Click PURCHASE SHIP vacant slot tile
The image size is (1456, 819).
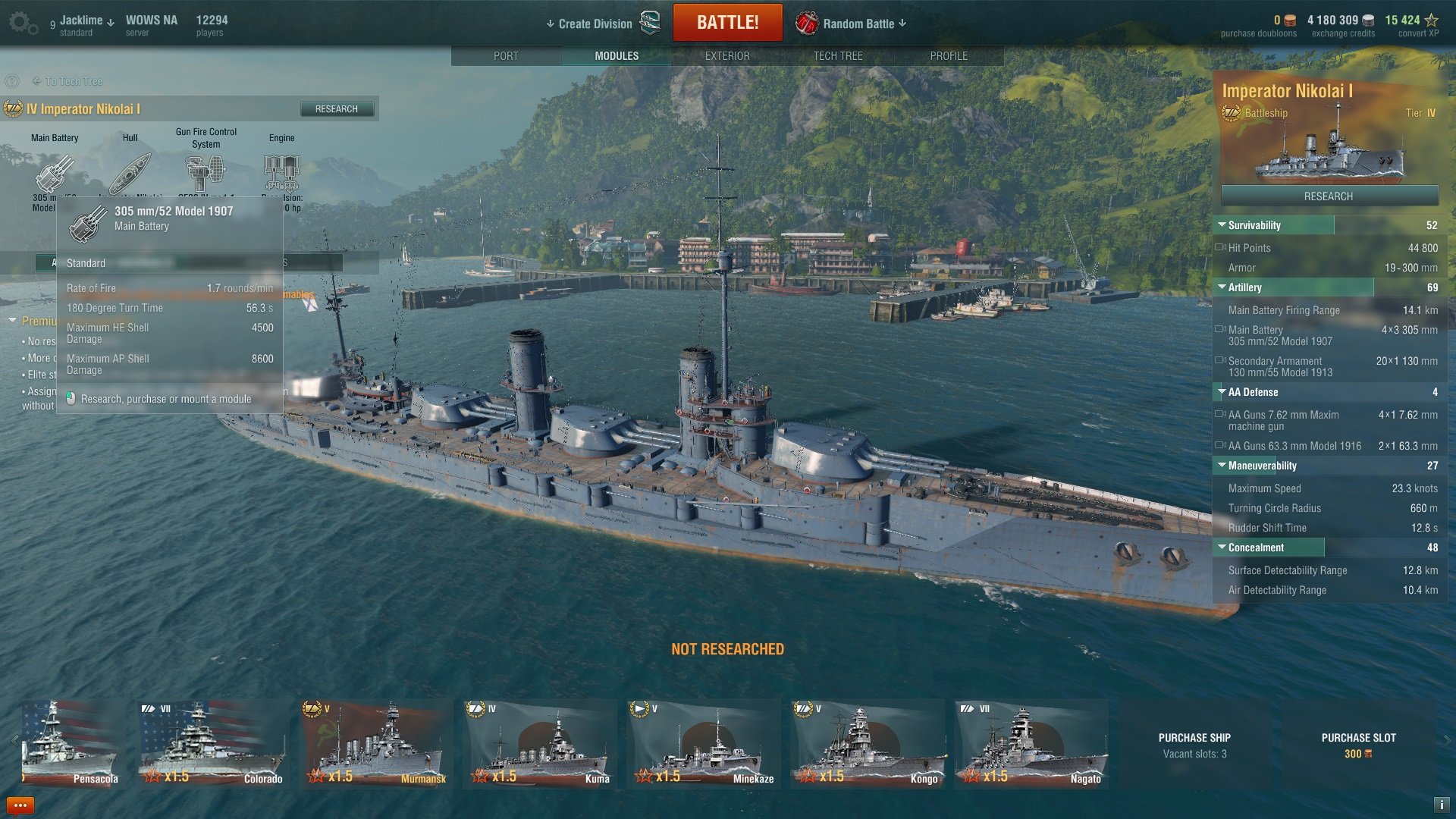pyautogui.click(x=1194, y=745)
